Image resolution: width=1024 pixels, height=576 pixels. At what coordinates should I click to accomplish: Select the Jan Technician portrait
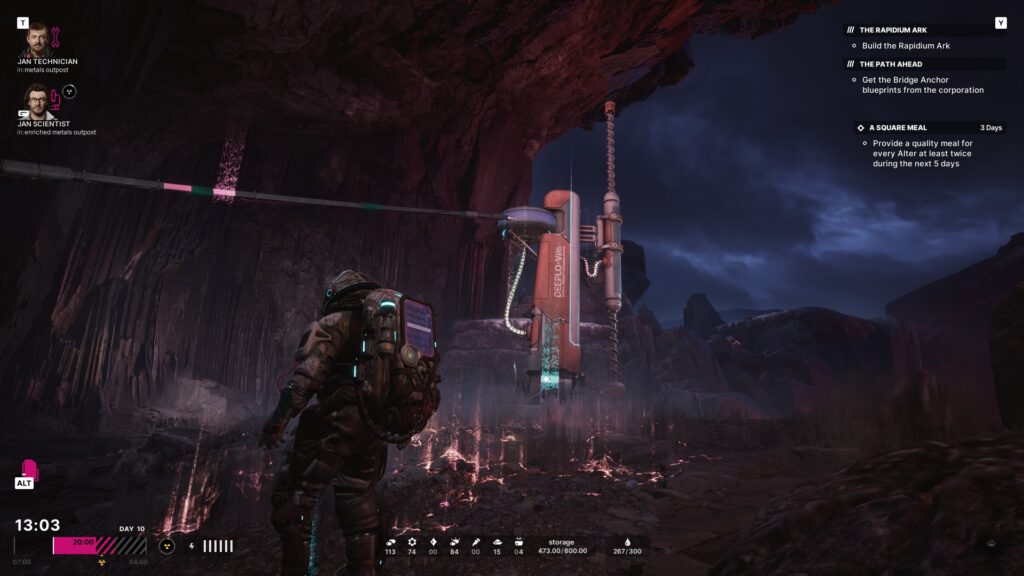[36, 40]
